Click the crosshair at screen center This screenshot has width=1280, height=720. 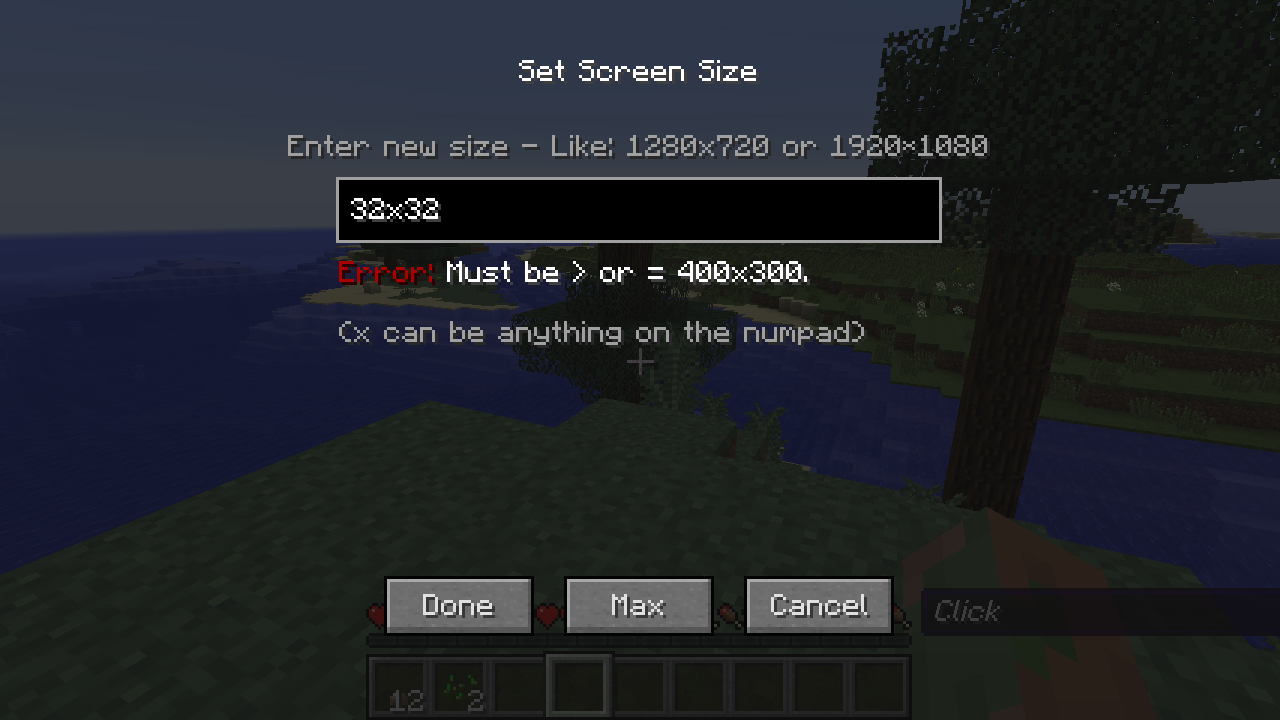(640, 362)
